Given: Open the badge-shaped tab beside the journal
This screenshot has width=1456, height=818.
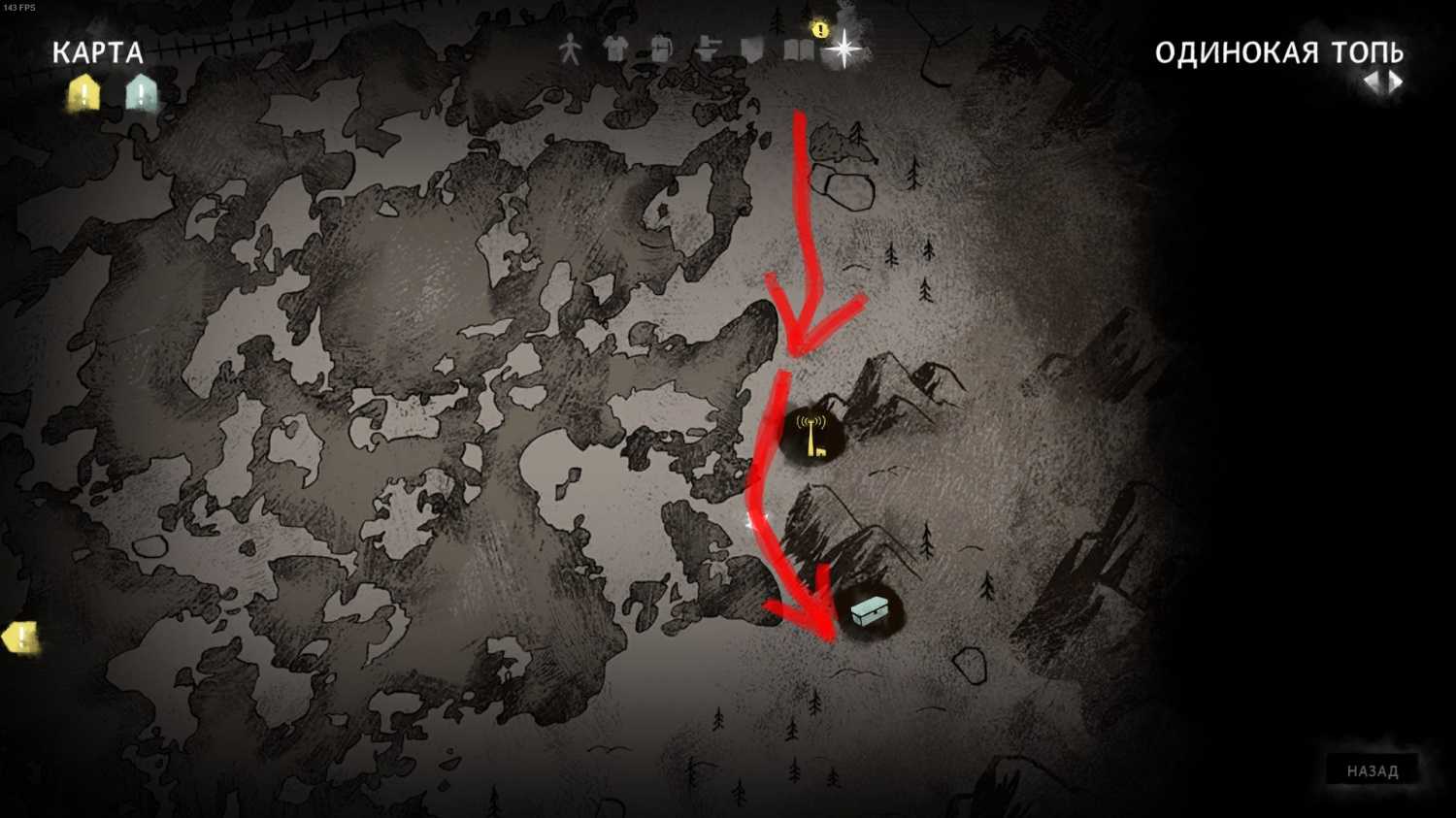Looking at the screenshot, I should coord(752,49).
